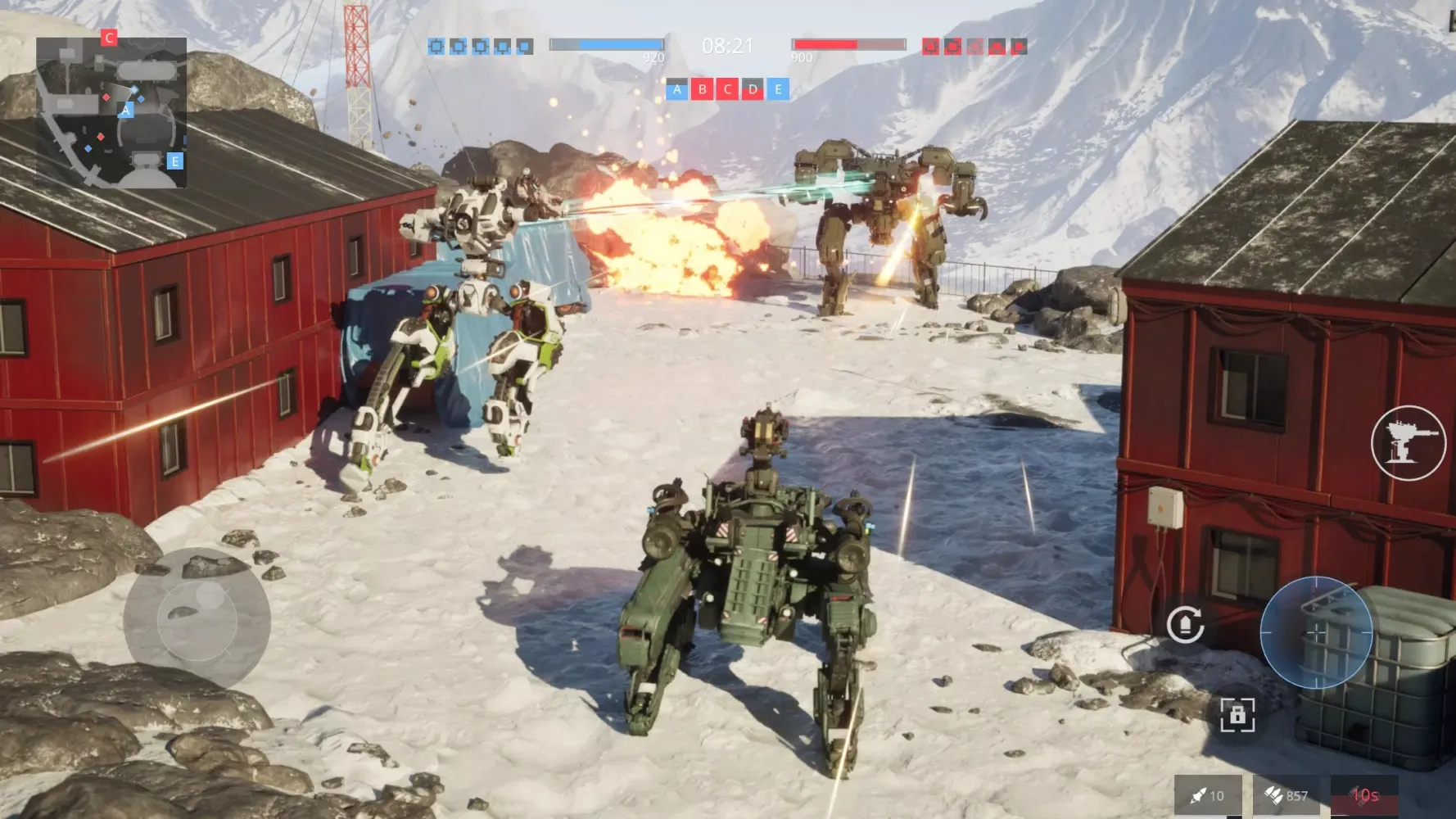Image resolution: width=1456 pixels, height=819 pixels.
Task: Toggle the target lock padlock control
Action: [1237, 715]
